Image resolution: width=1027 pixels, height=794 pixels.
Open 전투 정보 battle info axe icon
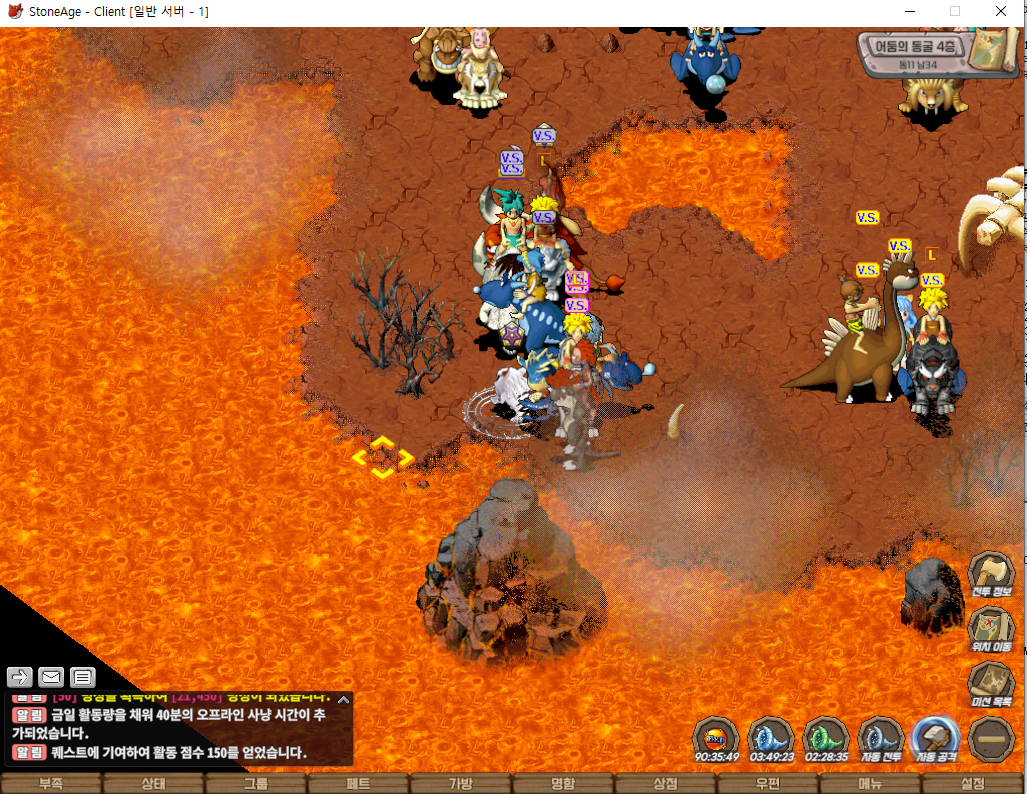pyautogui.click(x=990, y=575)
